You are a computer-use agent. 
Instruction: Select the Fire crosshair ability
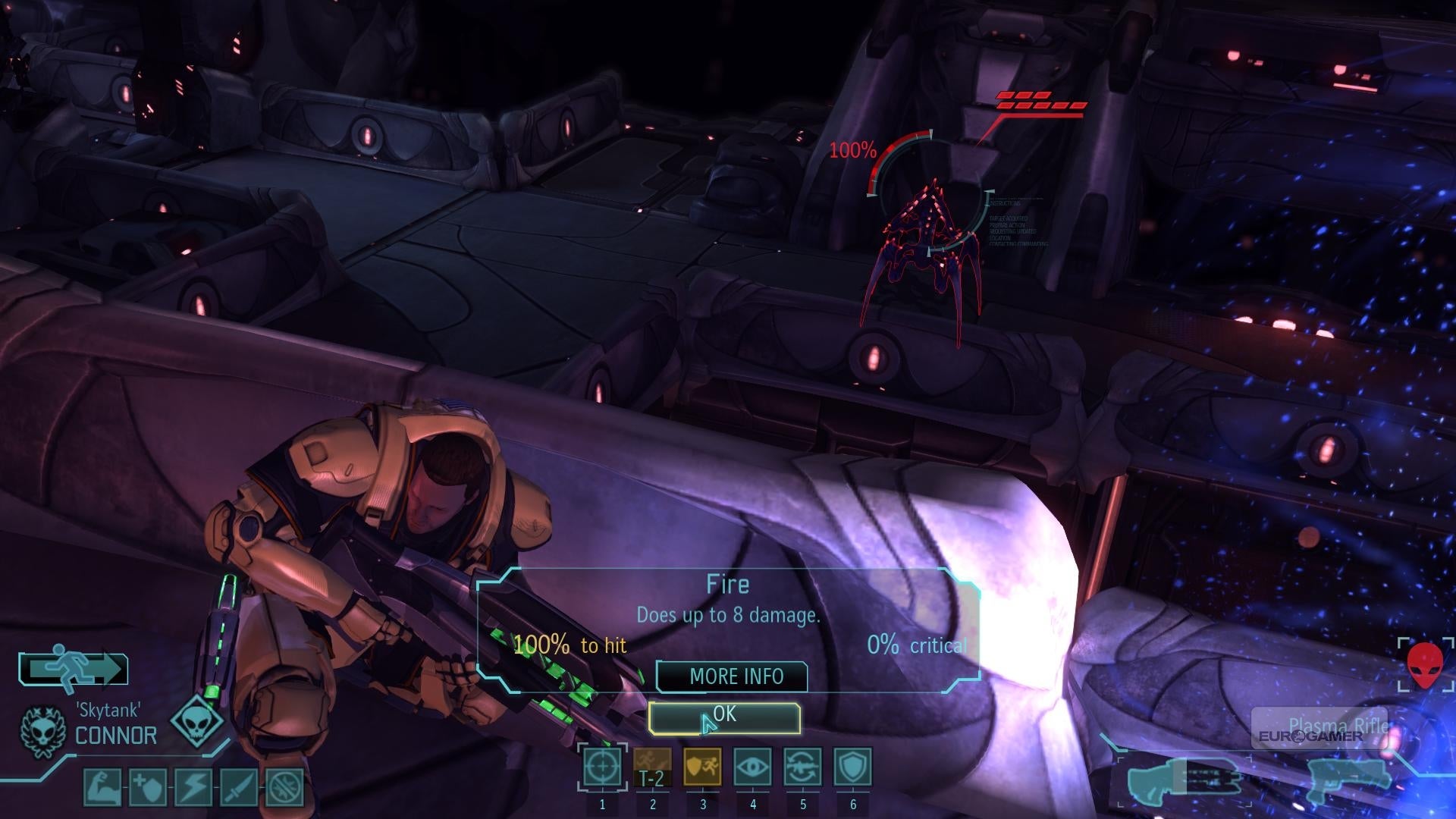[x=603, y=767]
